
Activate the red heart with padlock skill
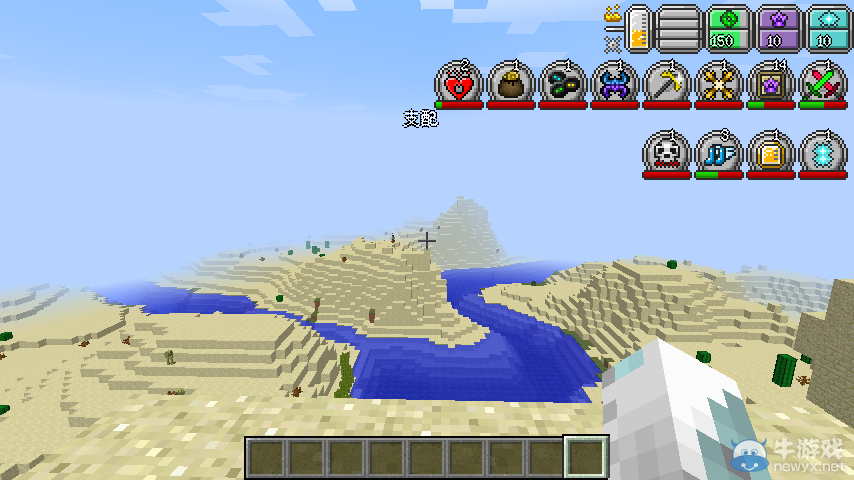[x=459, y=83]
